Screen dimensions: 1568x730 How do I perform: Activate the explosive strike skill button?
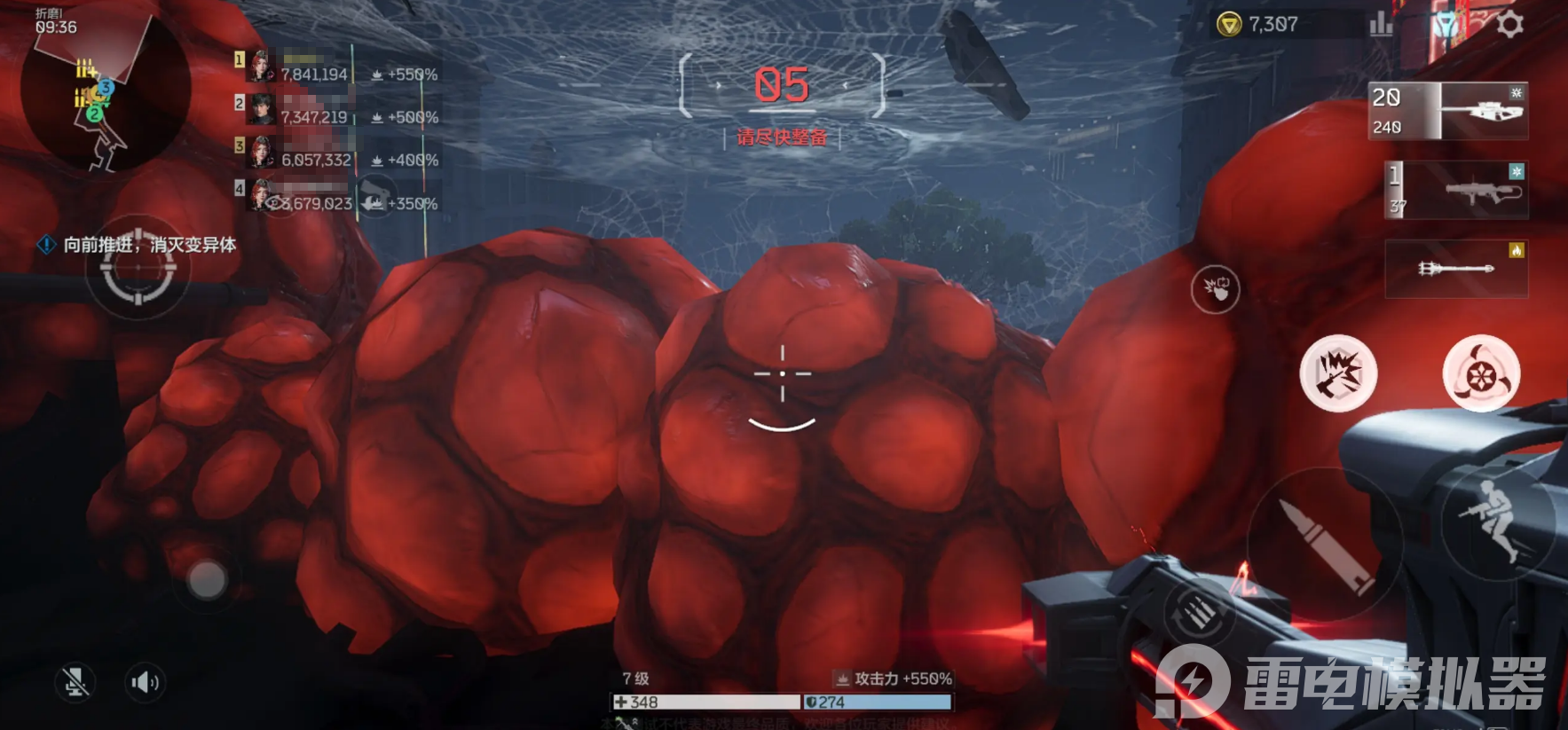[1338, 373]
